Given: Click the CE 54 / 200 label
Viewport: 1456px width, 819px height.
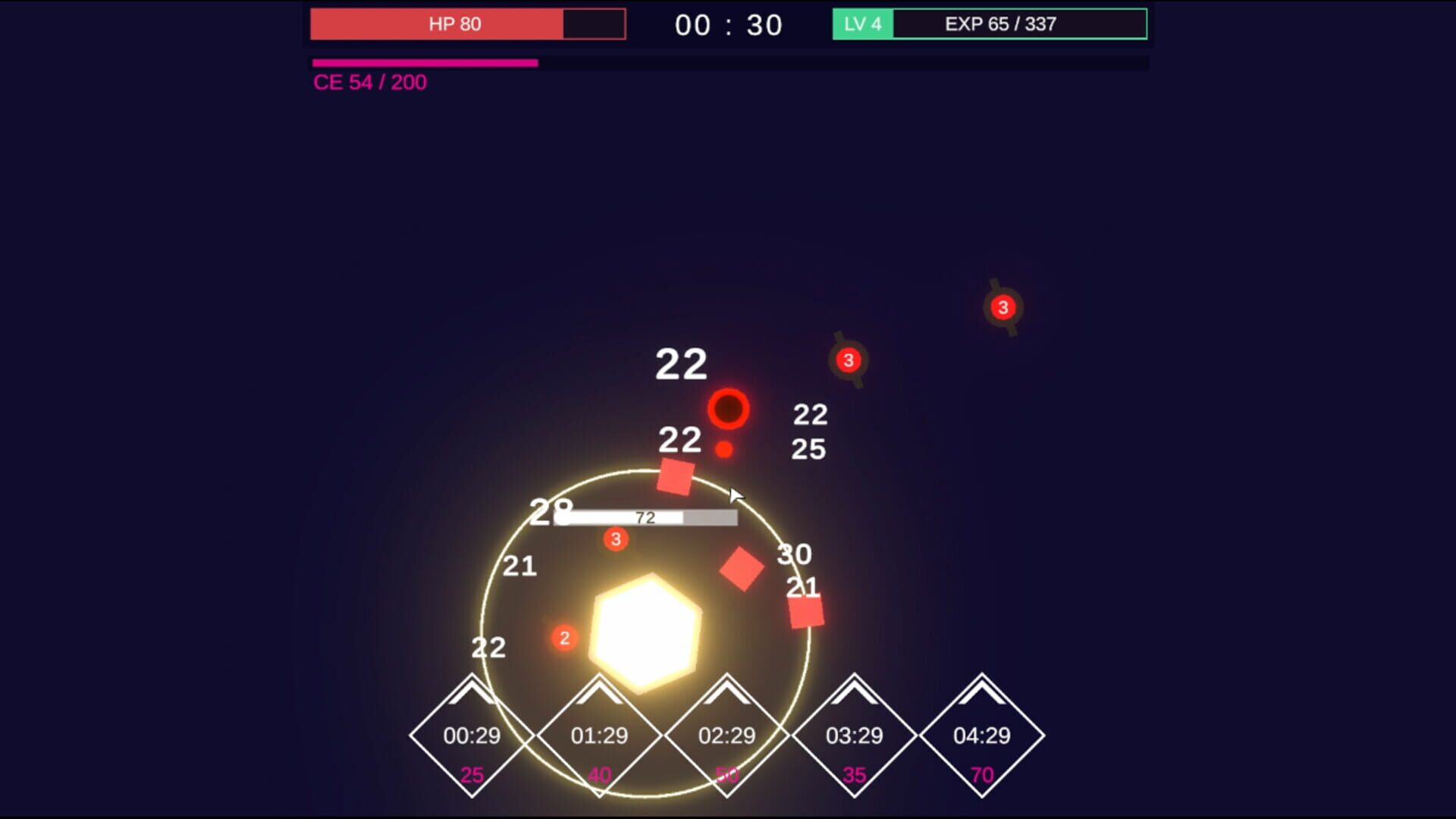Looking at the screenshot, I should 369,82.
